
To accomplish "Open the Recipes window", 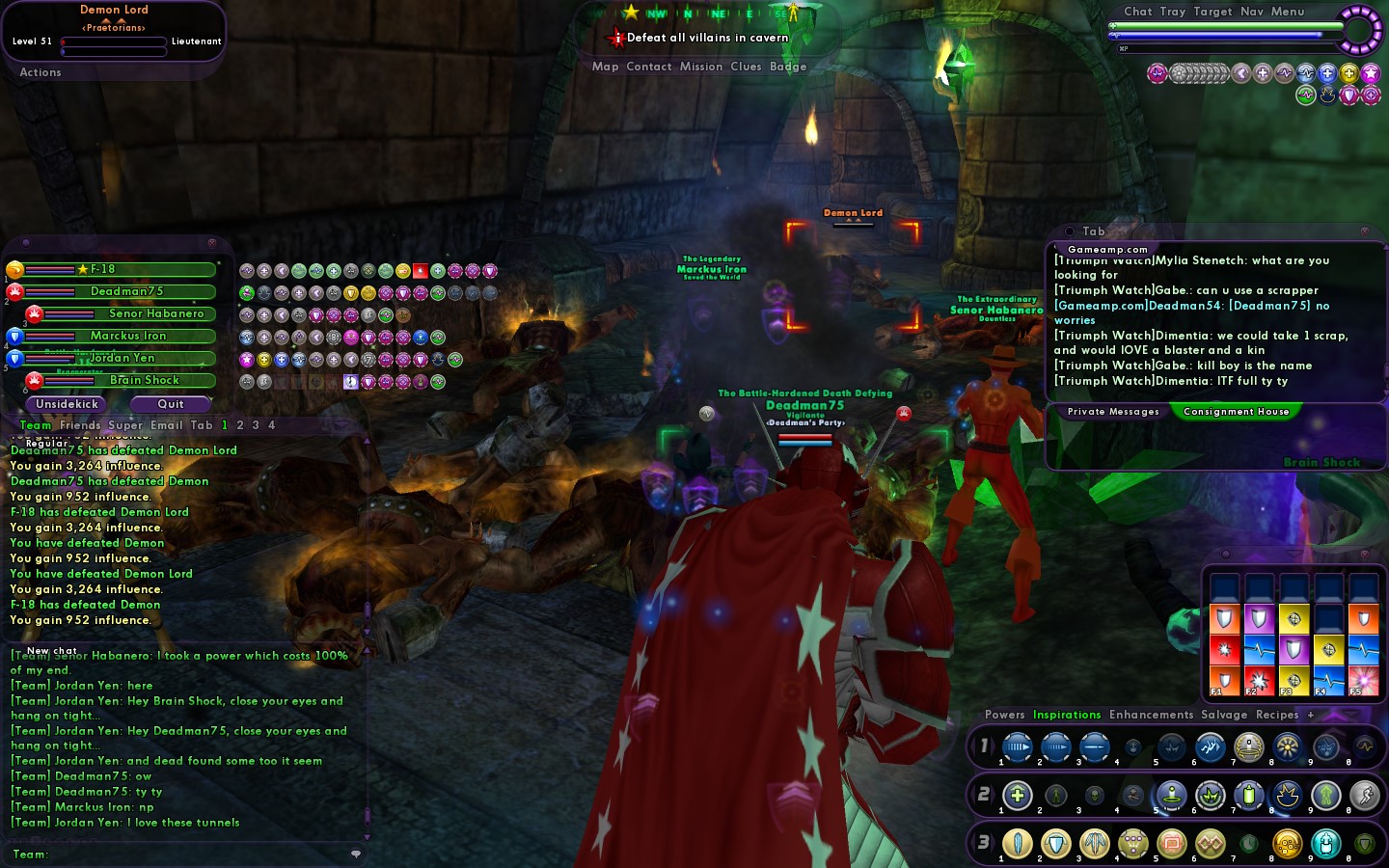I will pyautogui.click(x=1277, y=715).
